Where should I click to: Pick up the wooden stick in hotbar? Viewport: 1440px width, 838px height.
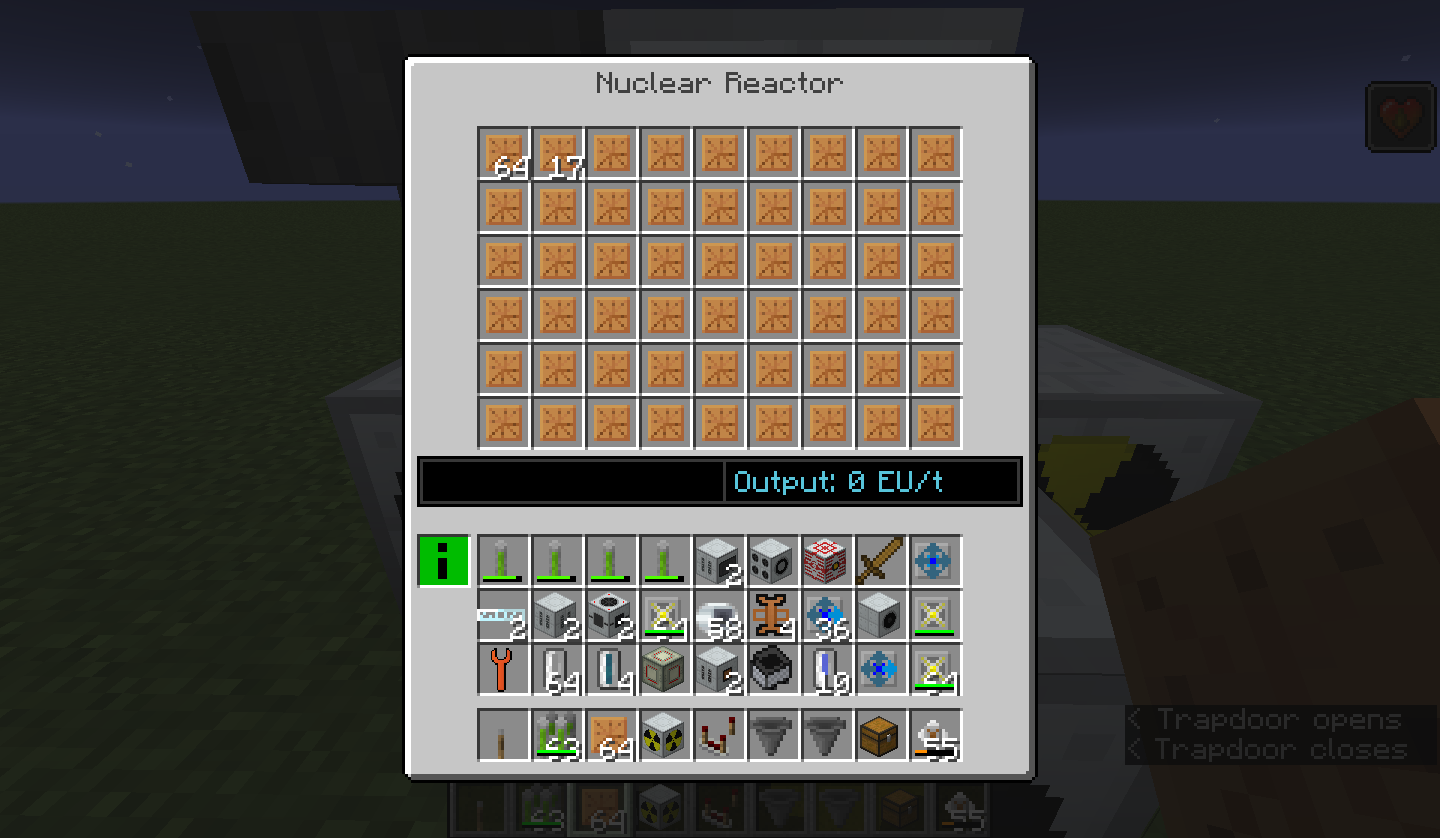click(503, 735)
